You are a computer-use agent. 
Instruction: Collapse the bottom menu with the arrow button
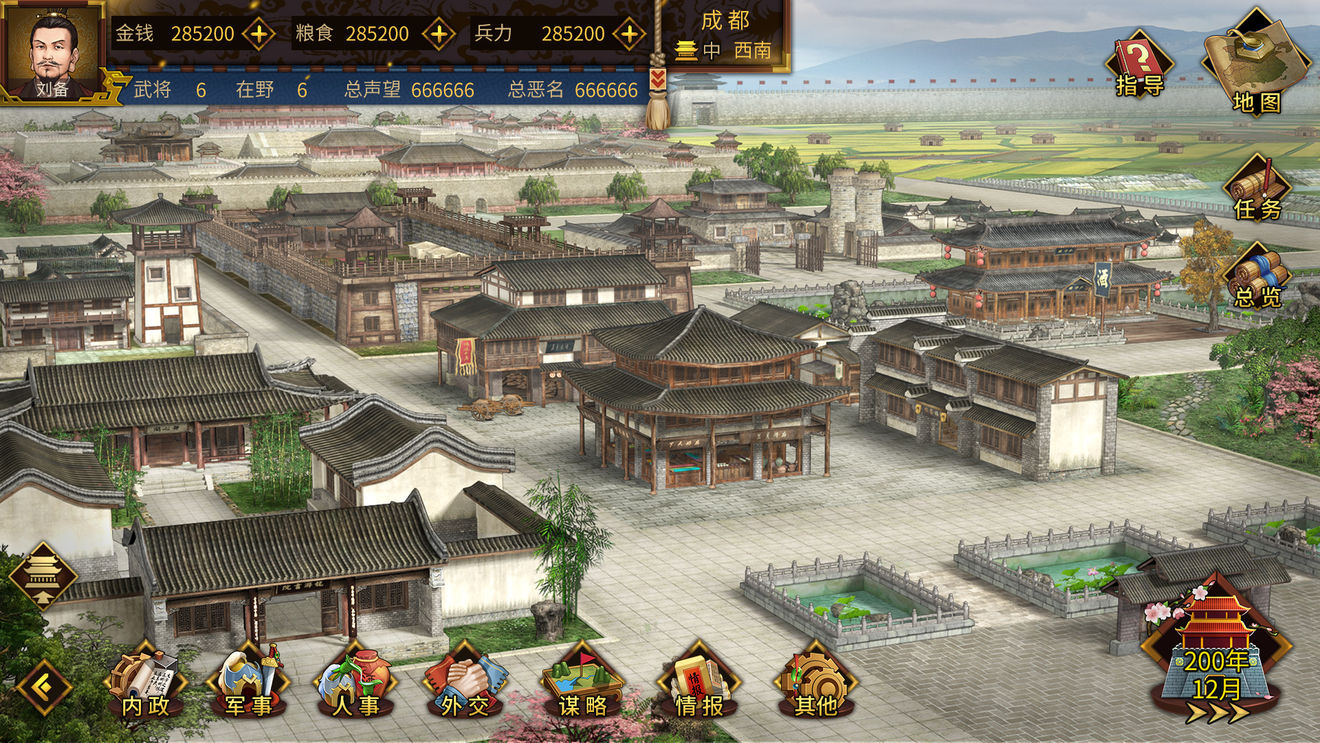click(x=43, y=687)
